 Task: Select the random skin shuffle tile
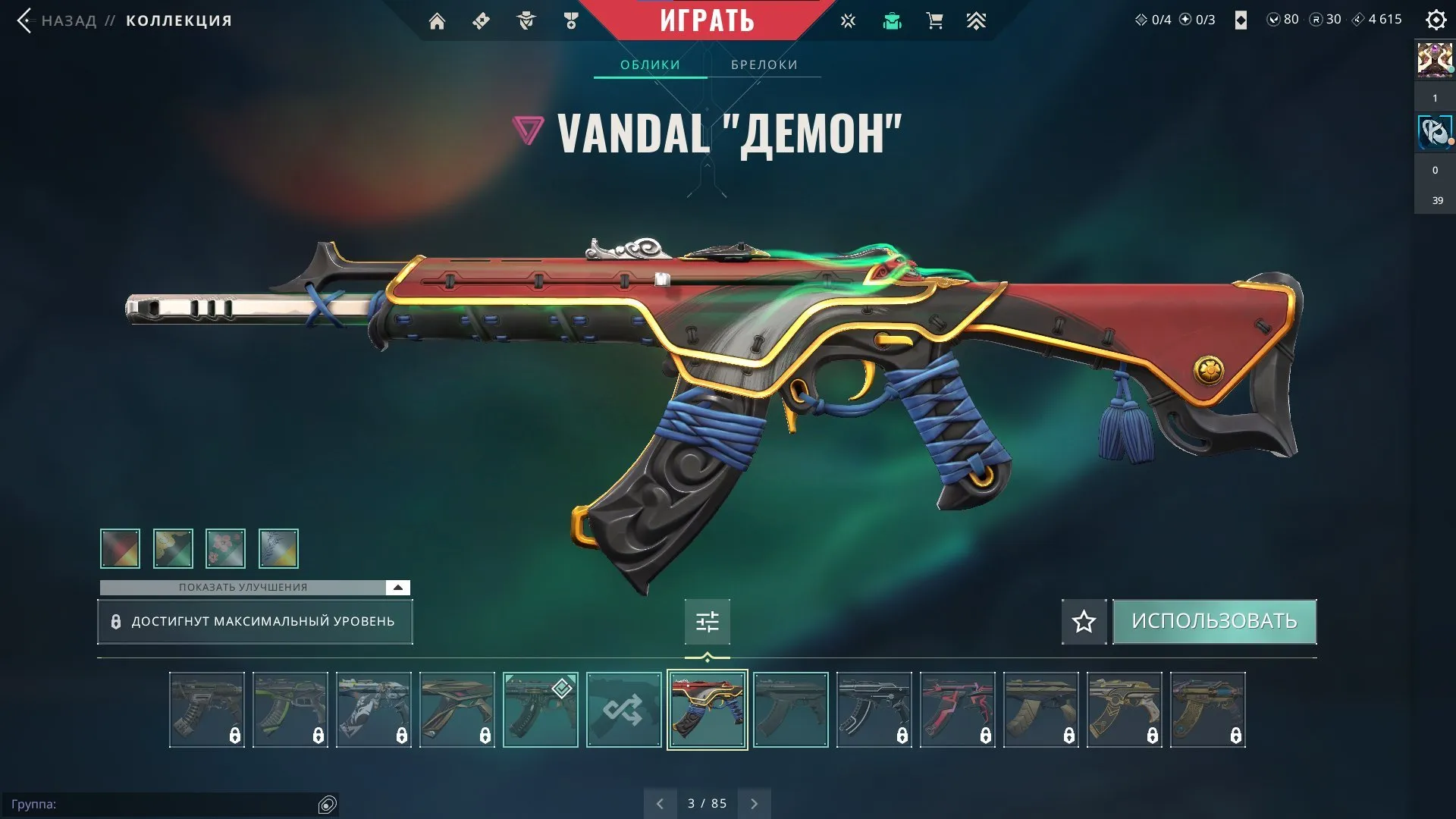click(623, 709)
